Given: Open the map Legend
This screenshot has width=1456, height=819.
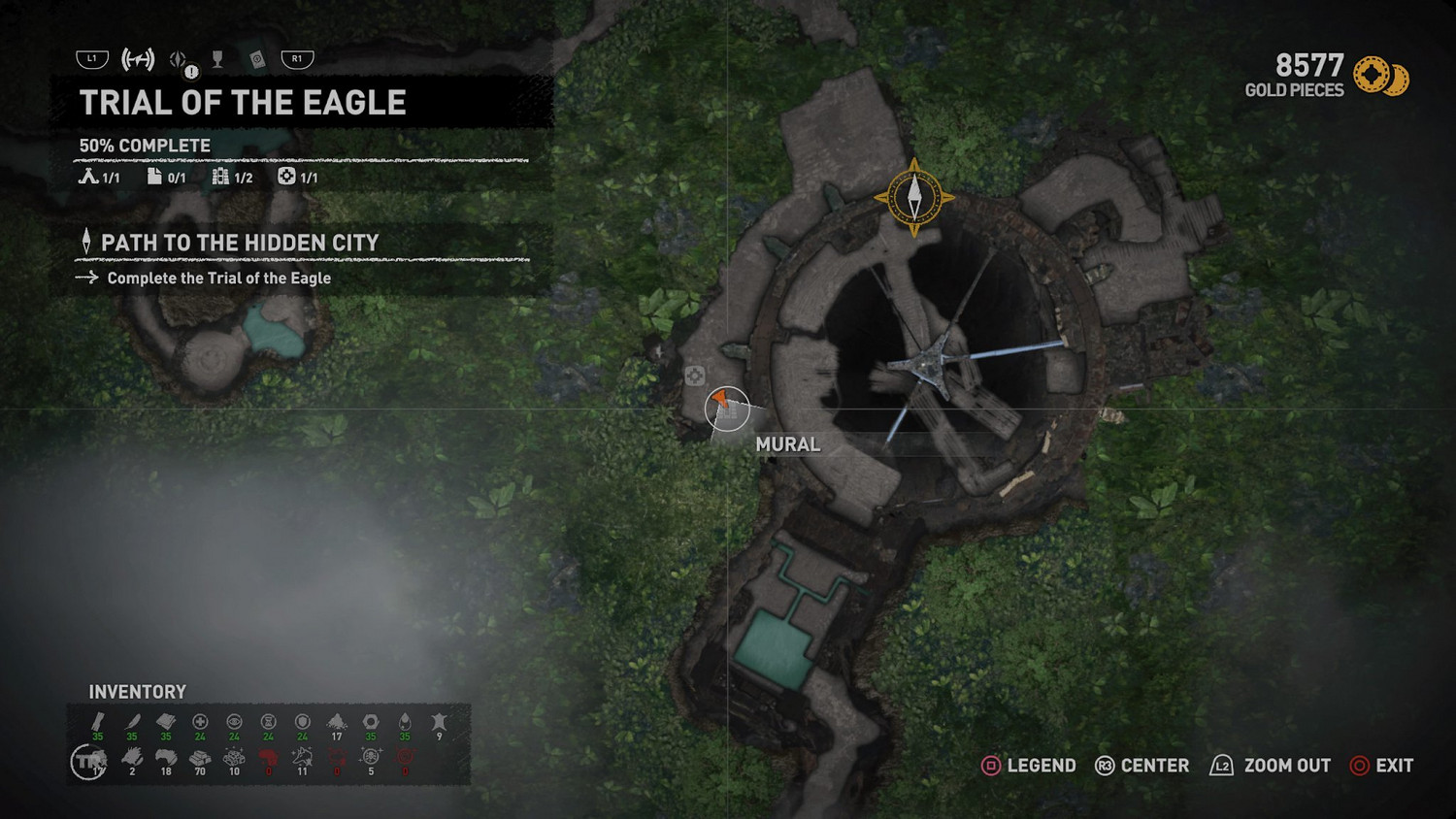Looking at the screenshot, I should click(1029, 766).
